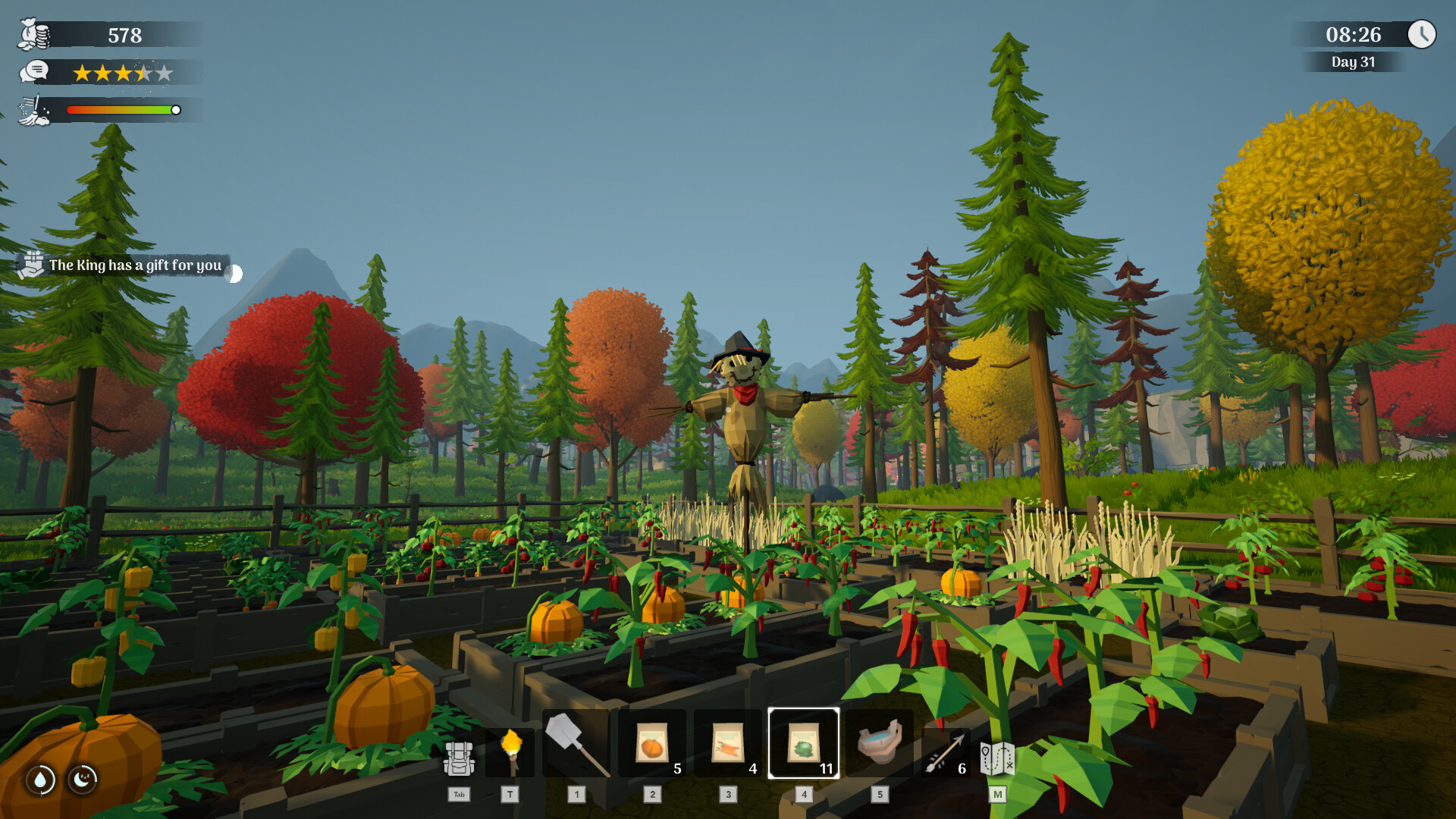Screen dimensions: 1456x819
Task: Click the coin pouch money icon
Action: [x=34, y=35]
